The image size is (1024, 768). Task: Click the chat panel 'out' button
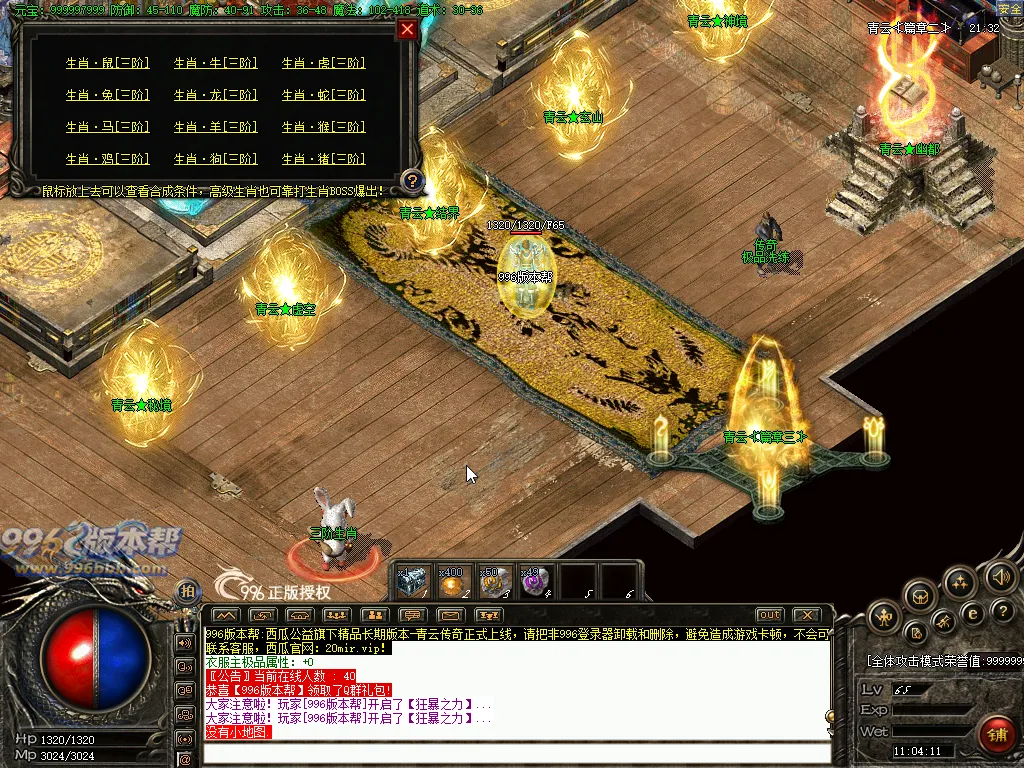tap(769, 615)
